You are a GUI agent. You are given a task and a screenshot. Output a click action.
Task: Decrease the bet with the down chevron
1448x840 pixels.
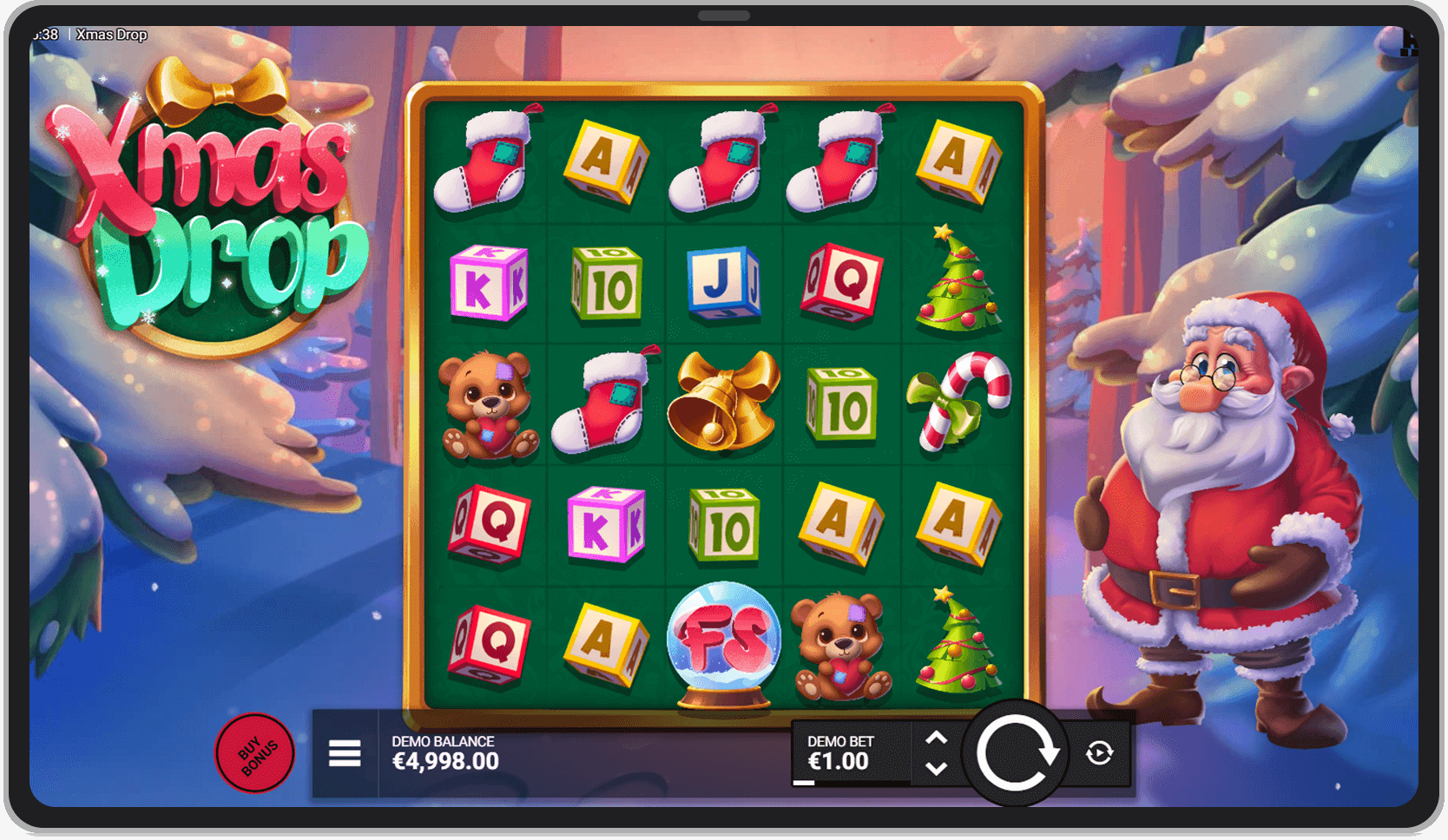938,769
